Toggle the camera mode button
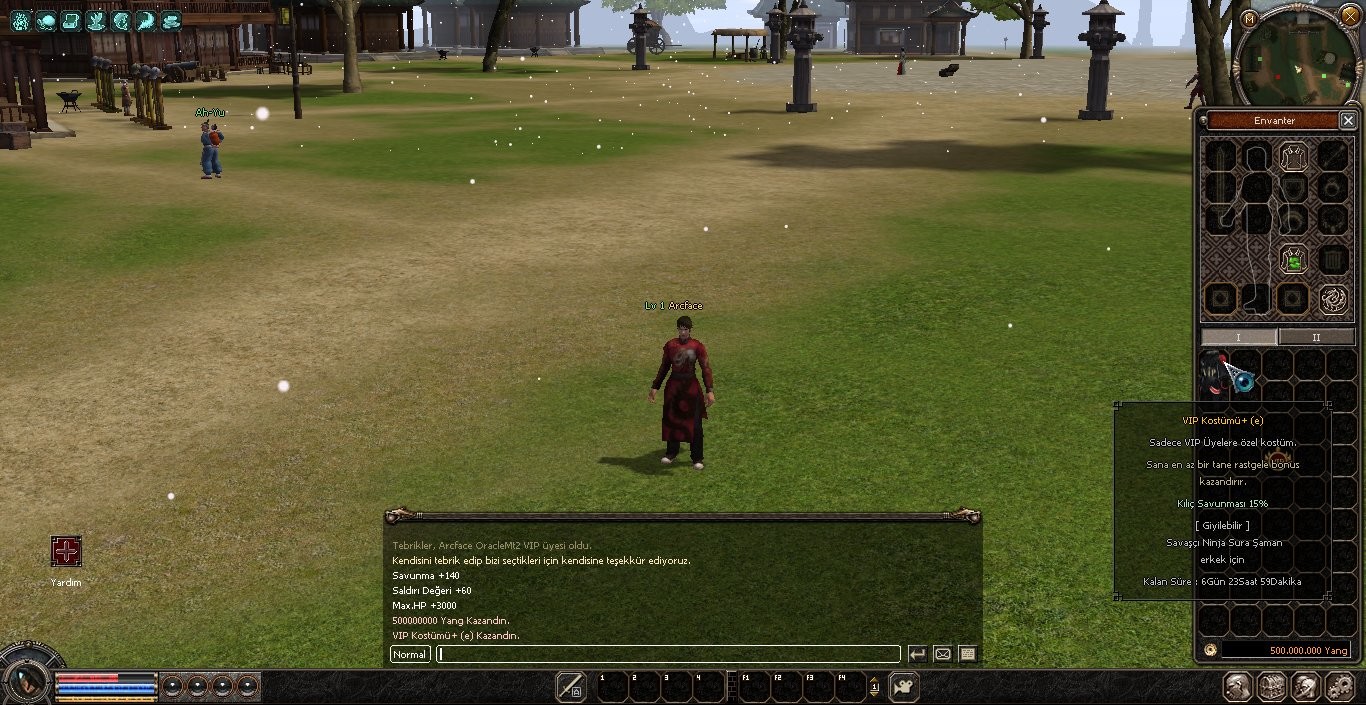This screenshot has width=1366, height=705. pos(904,687)
